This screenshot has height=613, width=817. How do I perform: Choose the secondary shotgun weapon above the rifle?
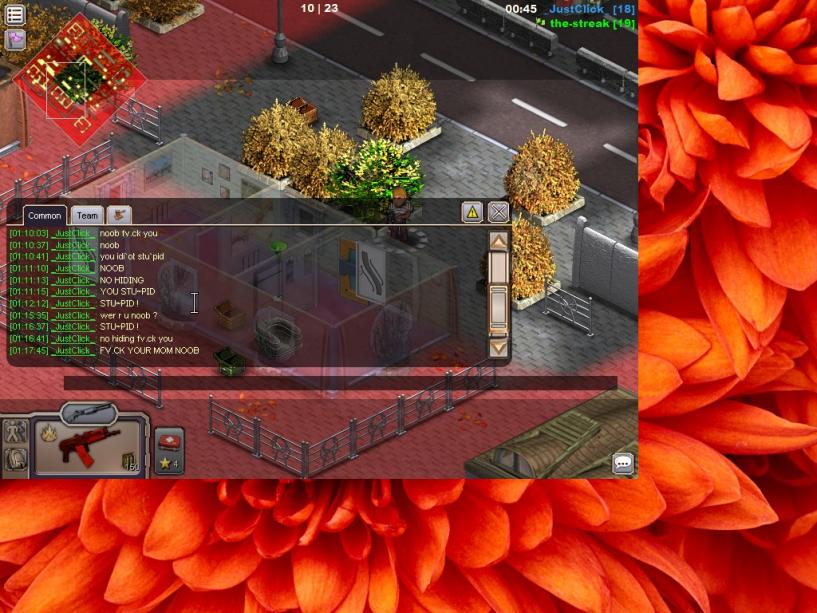coord(88,411)
